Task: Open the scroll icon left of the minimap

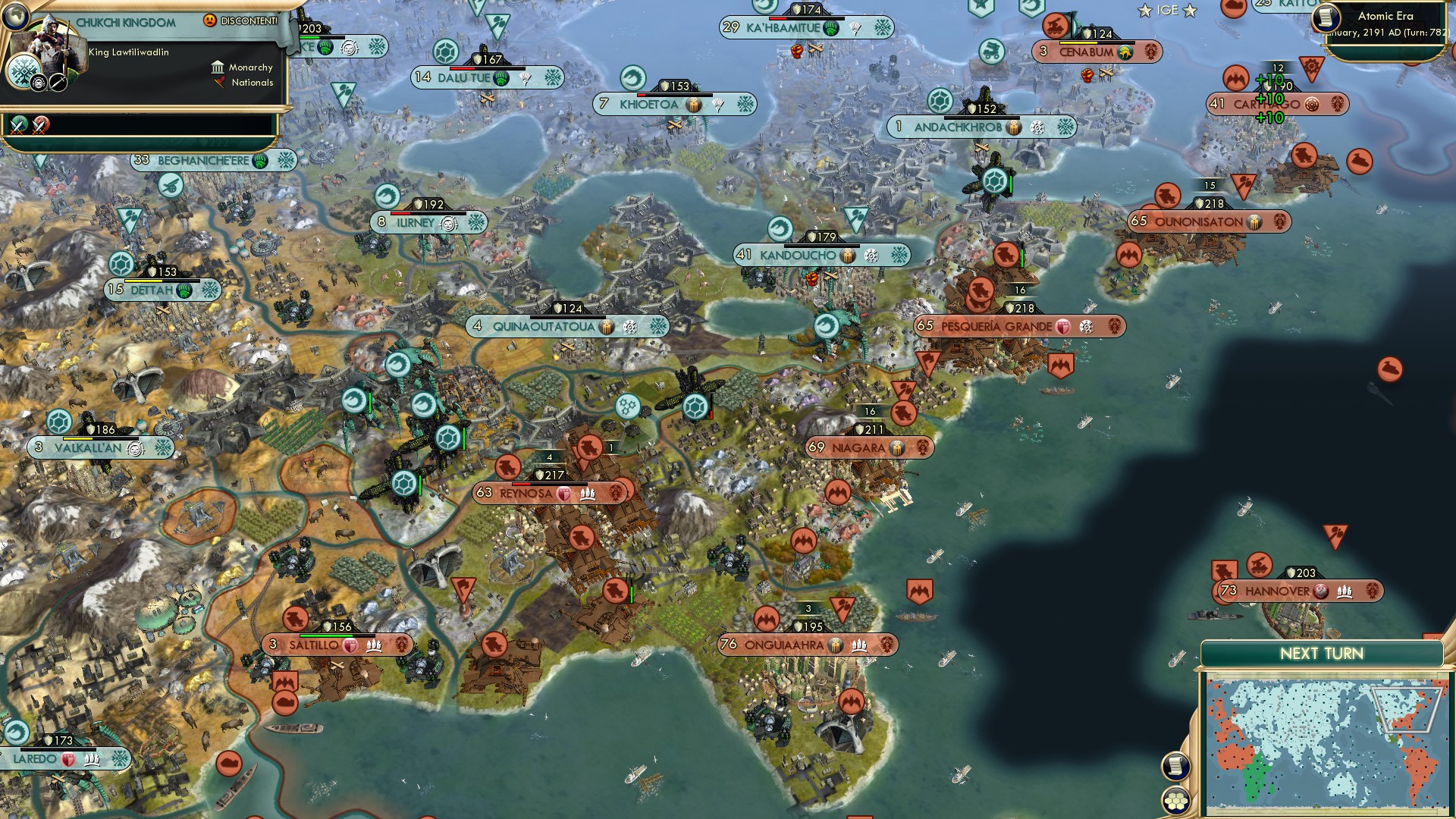Action: pos(1175,766)
